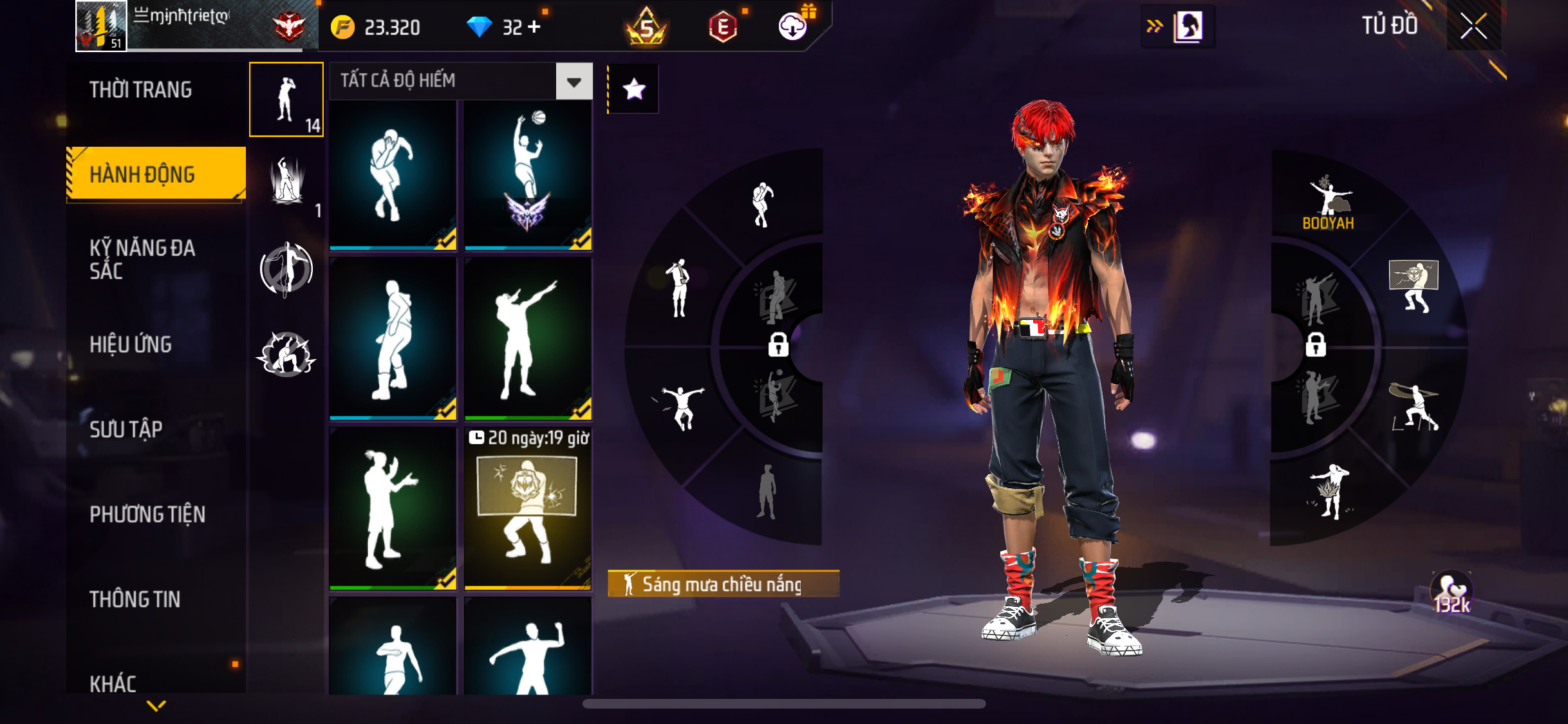The height and width of the screenshot is (724, 1568).
Task: Pick the time-limited 20 ngày emote
Action: coord(528,508)
